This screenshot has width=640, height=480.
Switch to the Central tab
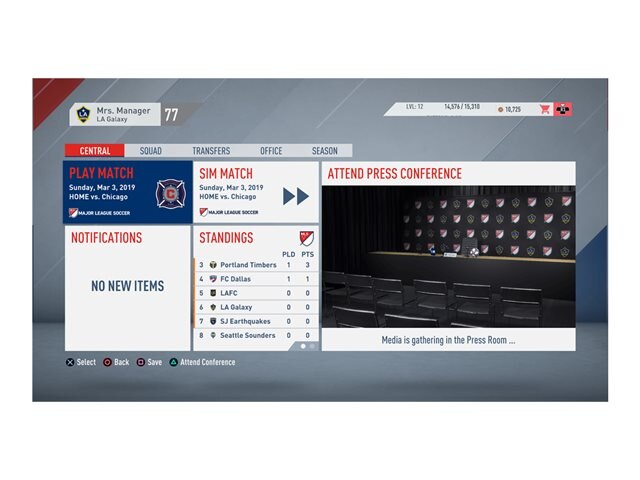[95, 151]
